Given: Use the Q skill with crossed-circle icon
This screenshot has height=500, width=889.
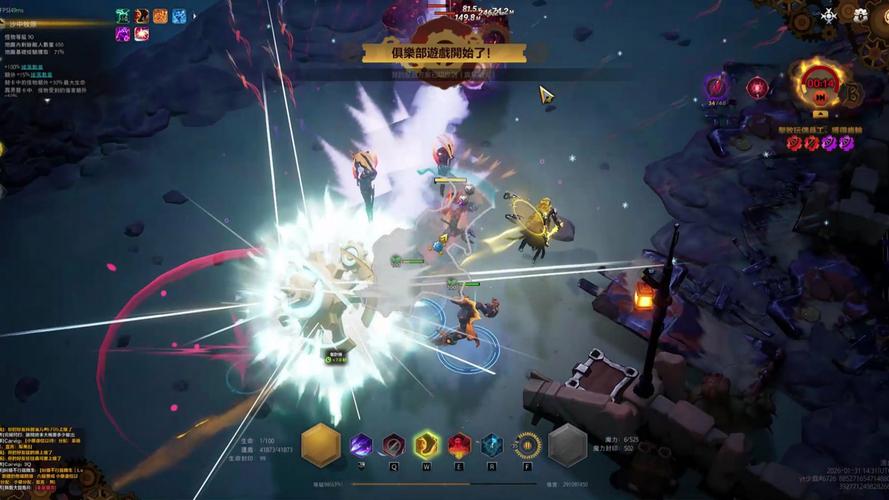Looking at the screenshot, I should 394,445.
